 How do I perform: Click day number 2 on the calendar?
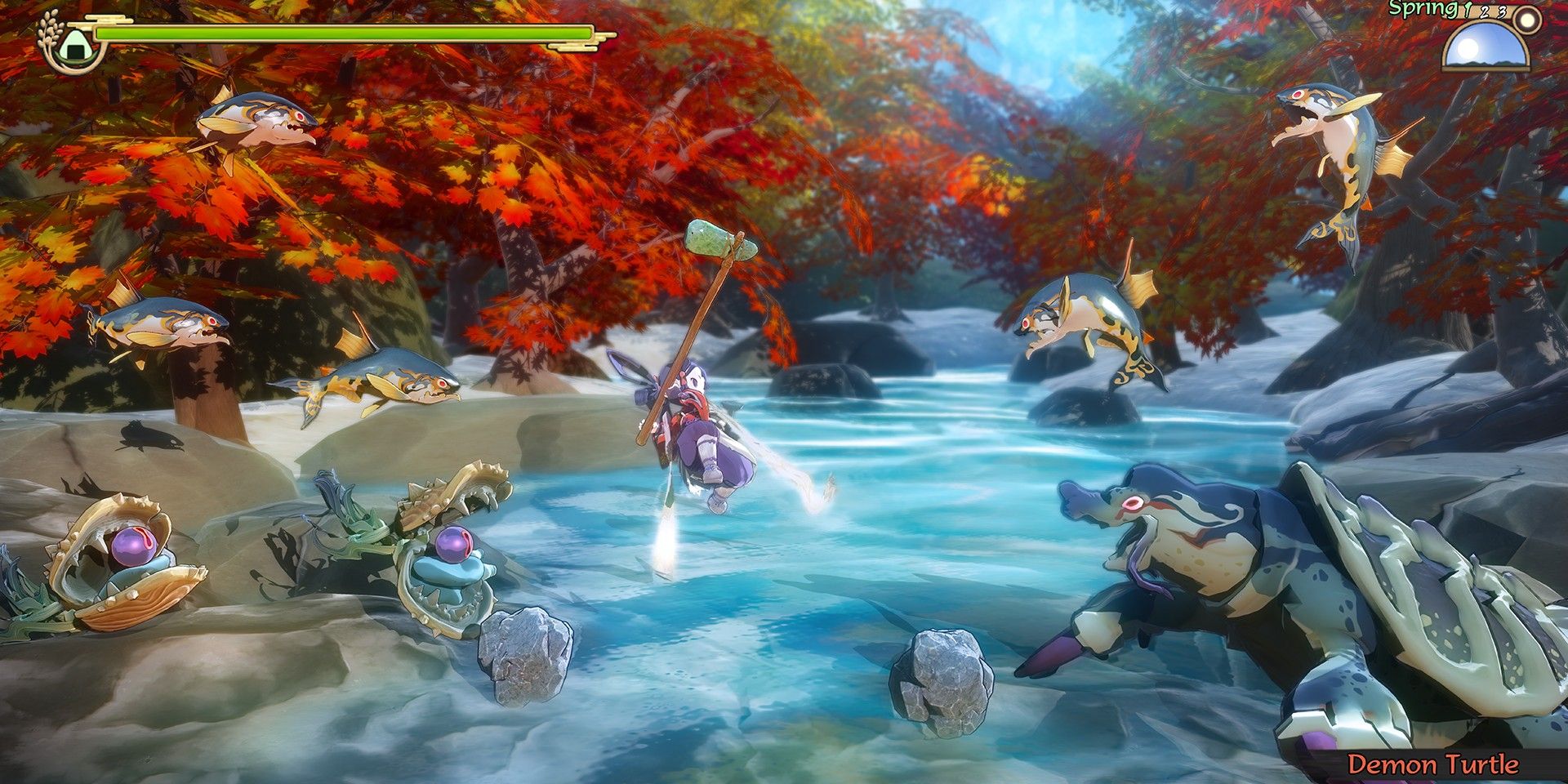pyautogui.click(x=1485, y=14)
